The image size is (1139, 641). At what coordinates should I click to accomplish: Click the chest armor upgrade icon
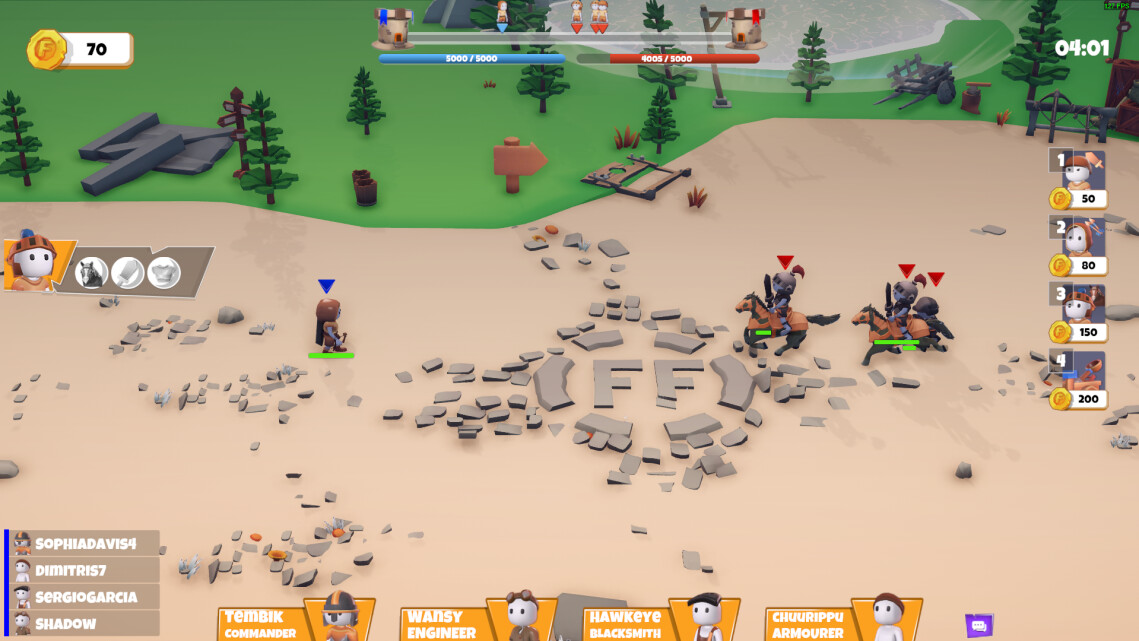click(x=164, y=272)
